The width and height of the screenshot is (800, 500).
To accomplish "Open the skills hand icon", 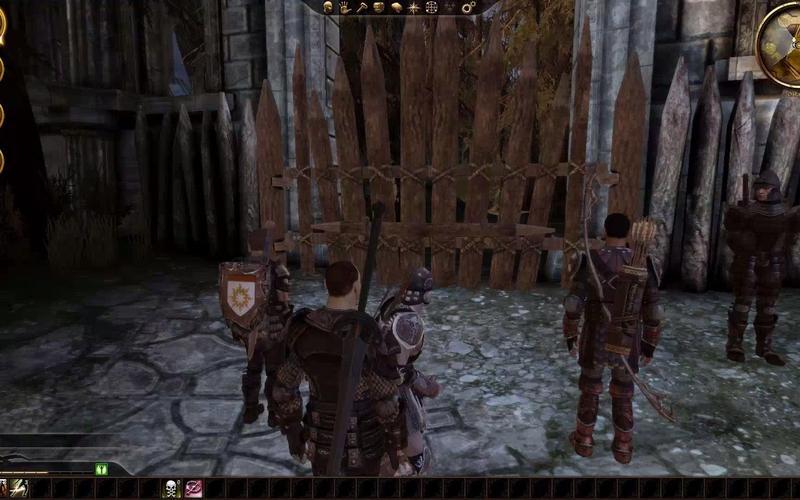I will point(344,8).
